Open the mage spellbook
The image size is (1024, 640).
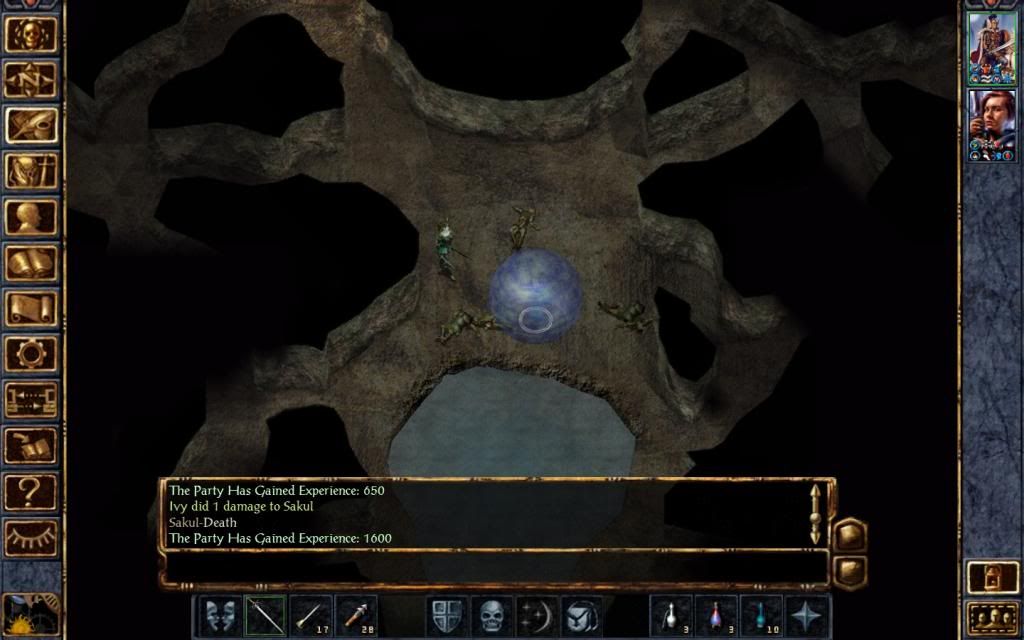30,263
